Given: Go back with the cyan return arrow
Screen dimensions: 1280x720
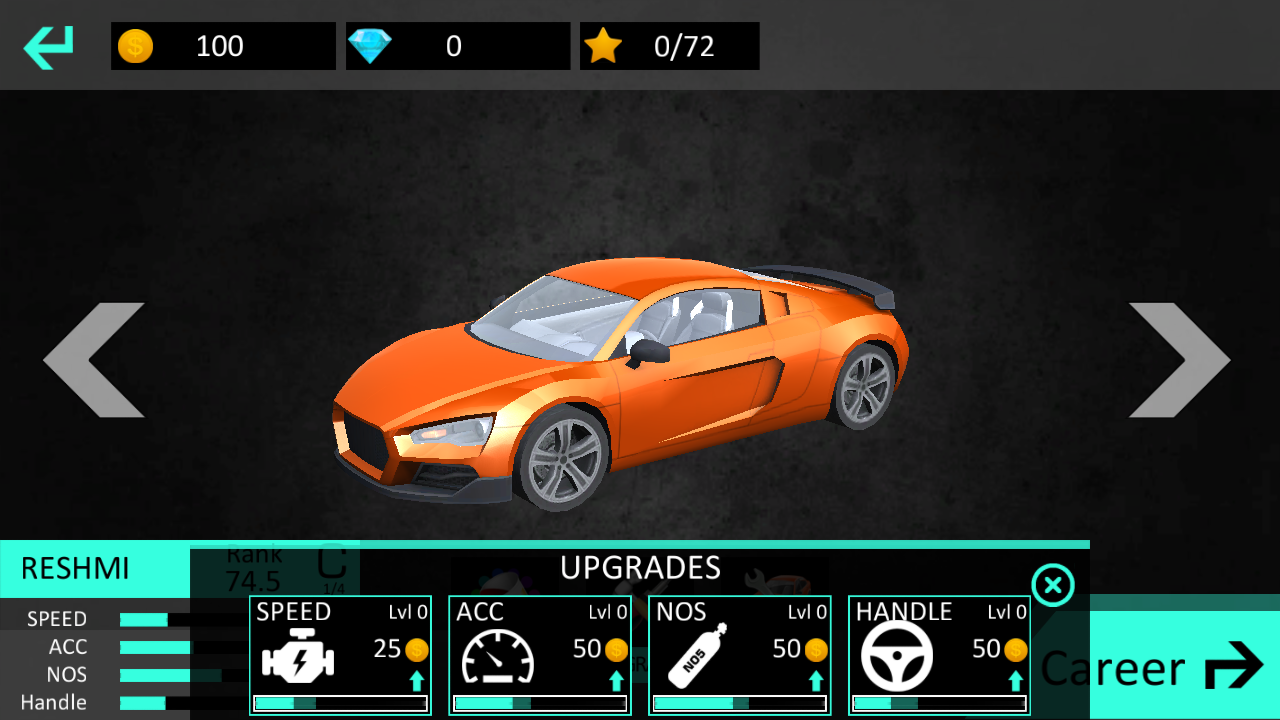Looking at the screenshot, I should click(x=49, y=47).
